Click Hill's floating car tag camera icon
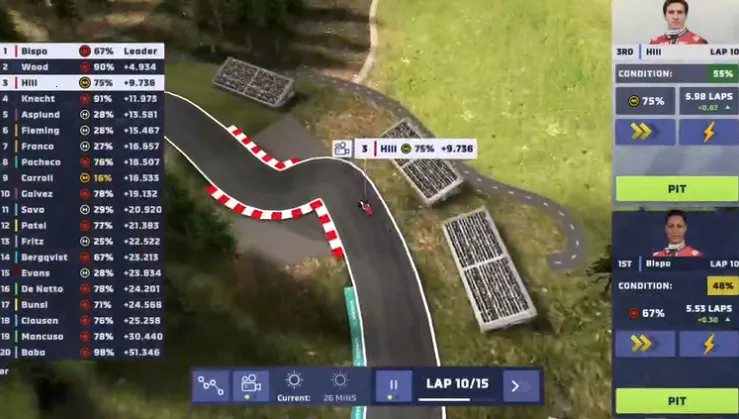This screenshot has width=739, height=419. tap(342, 149)
